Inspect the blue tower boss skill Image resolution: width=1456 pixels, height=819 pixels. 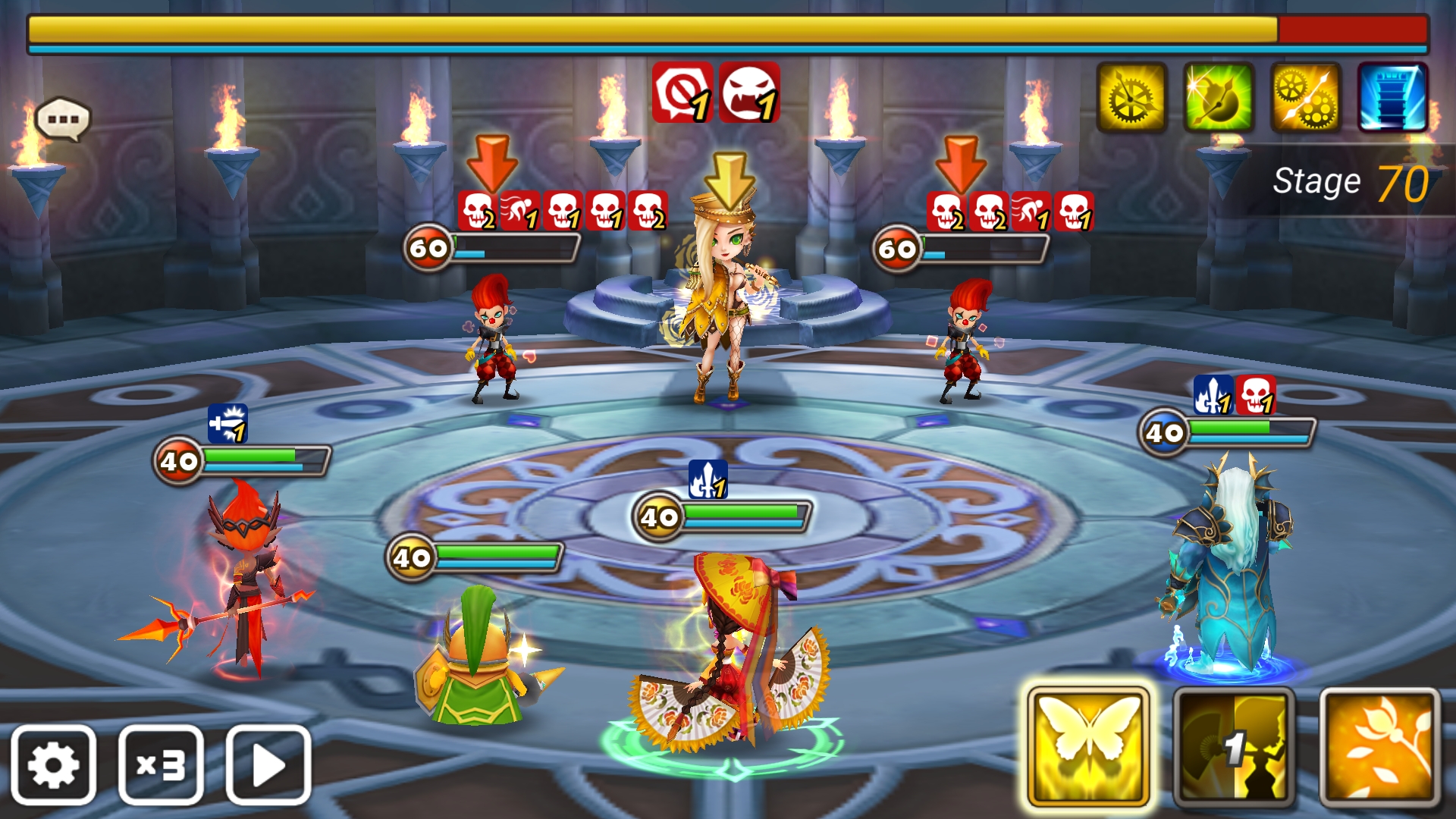tap(1393, 98)
